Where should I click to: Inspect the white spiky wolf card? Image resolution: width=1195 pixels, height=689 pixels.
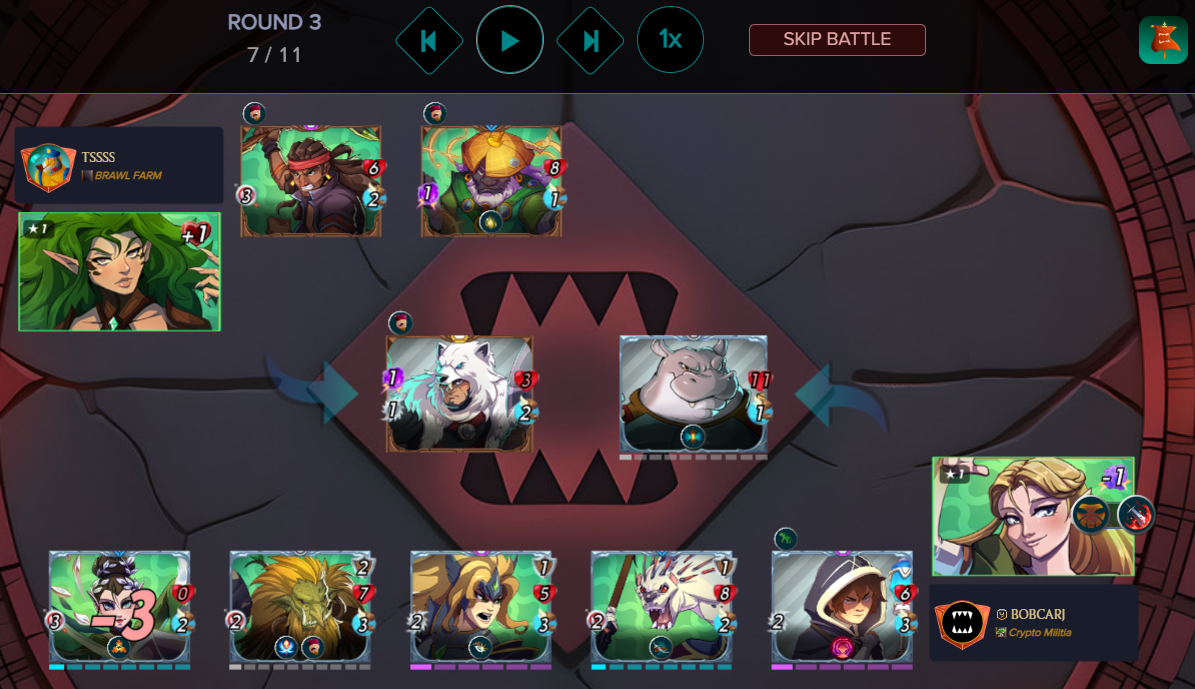pos(661,607)
